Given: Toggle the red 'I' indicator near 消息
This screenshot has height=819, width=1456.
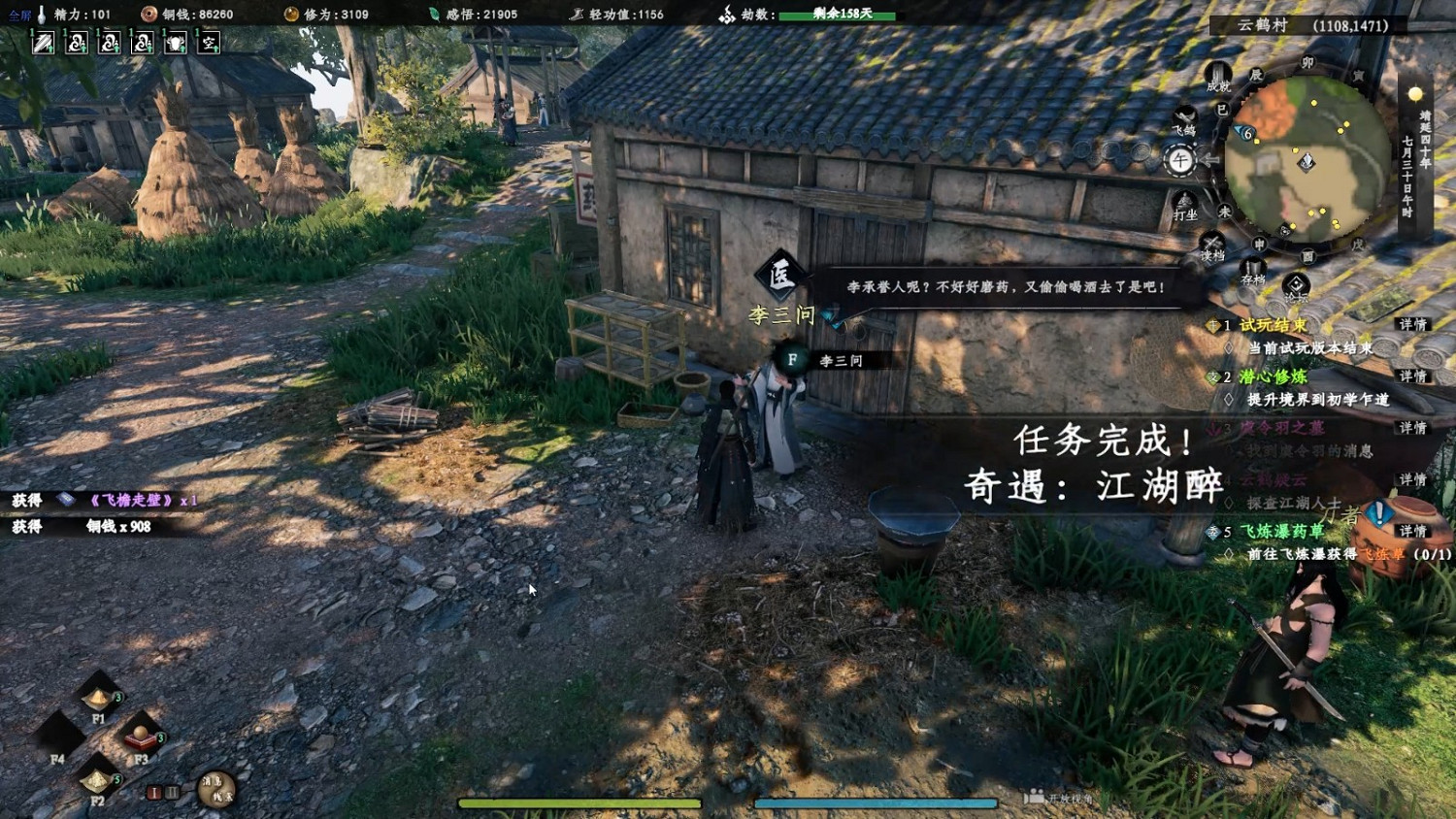Looking at the screenshot, I should (x=153, y=792).
